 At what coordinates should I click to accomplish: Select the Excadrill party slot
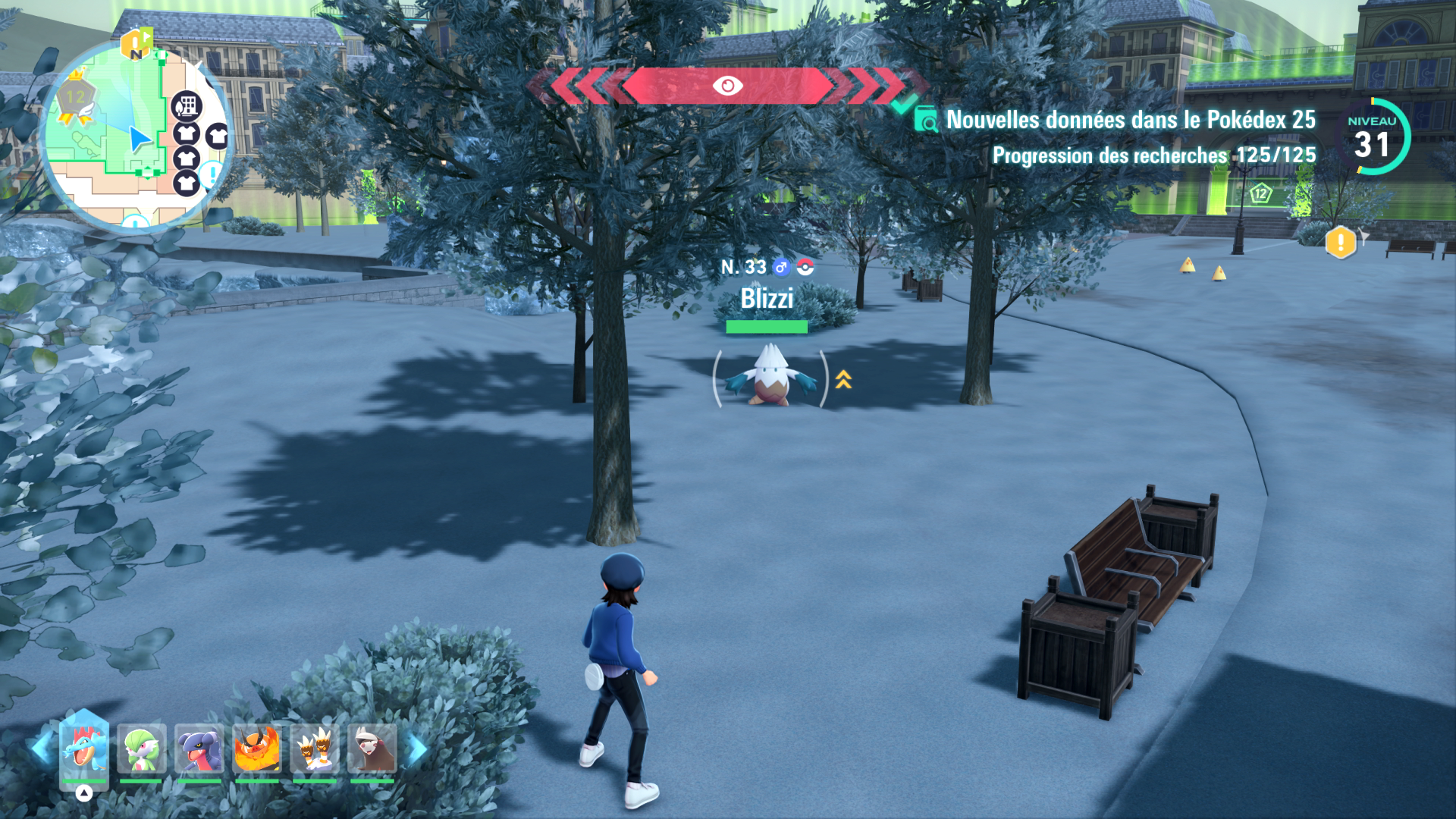(372, 749)
